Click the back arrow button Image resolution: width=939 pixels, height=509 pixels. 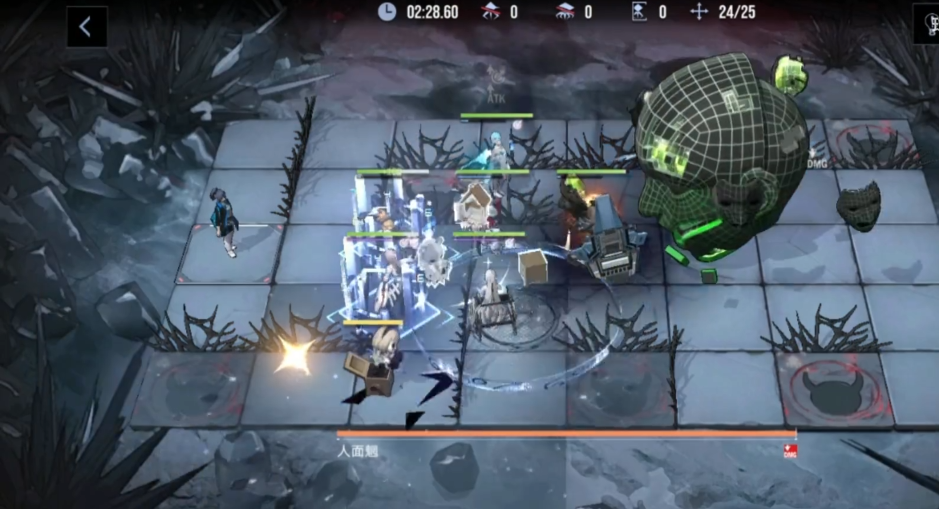(86, 27)
